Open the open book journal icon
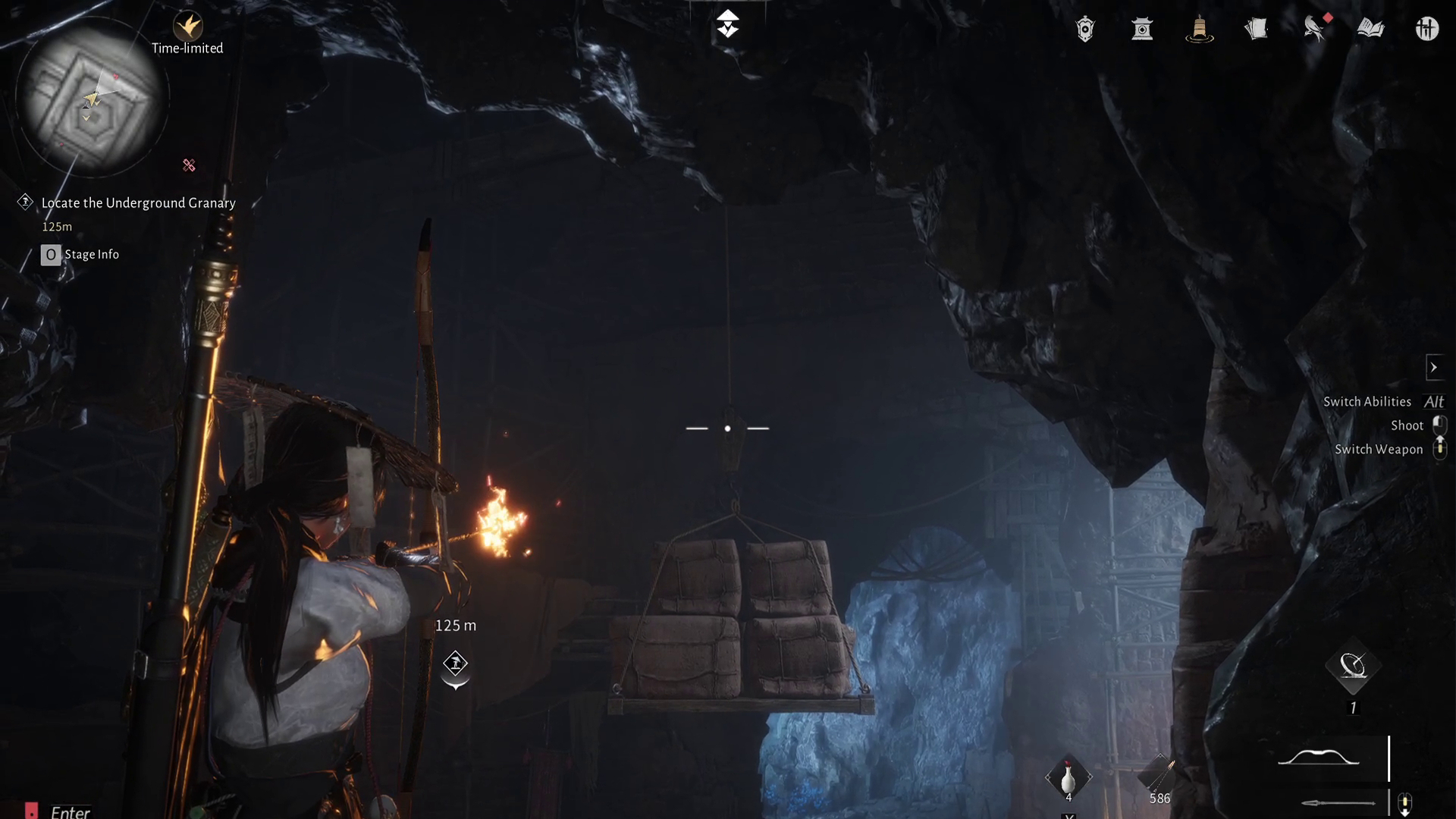Image resolution: width=1456 pixels, height=819 pixels. pyautogui.click(x=1370, y=30)
